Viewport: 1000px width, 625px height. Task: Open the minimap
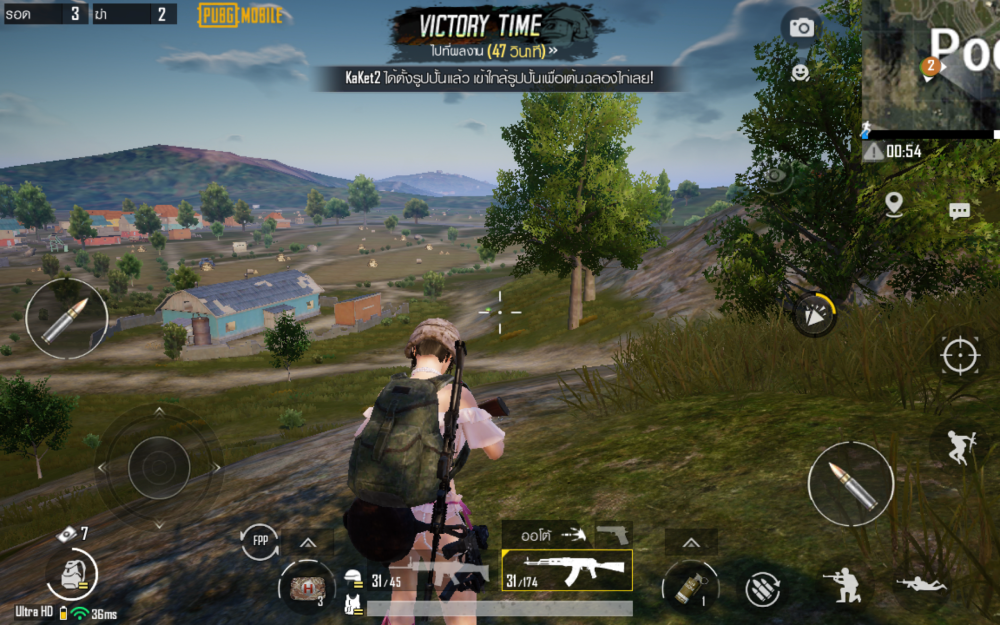(x=930, y=65)
